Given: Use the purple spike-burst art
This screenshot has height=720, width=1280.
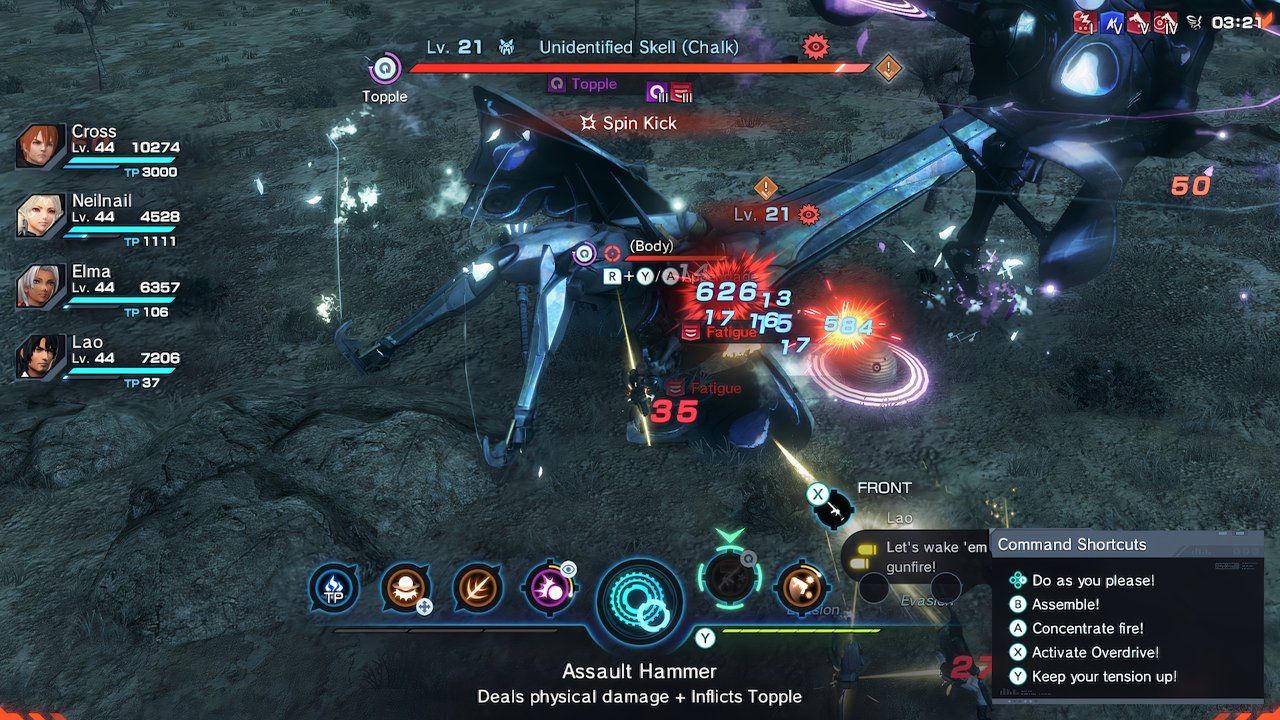Looking at the screenshot, I should pos(550,589).
